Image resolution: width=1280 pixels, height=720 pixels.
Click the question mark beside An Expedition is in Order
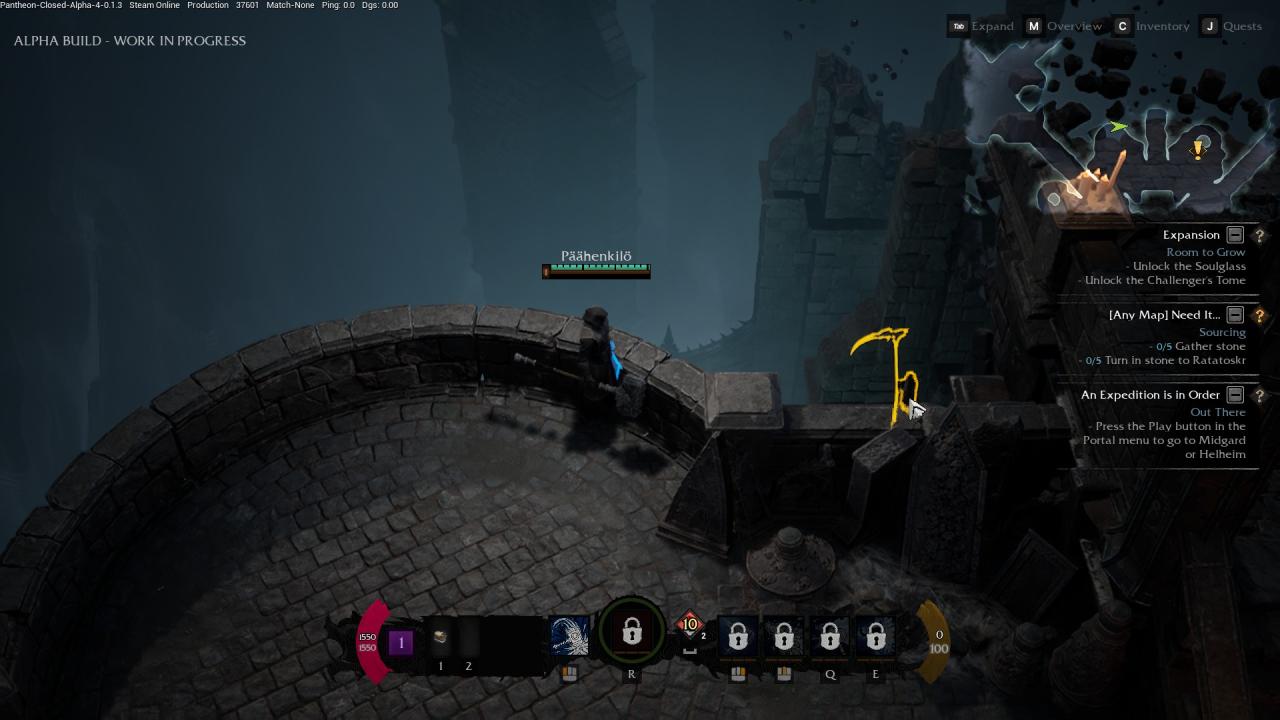coord(1259,395)
